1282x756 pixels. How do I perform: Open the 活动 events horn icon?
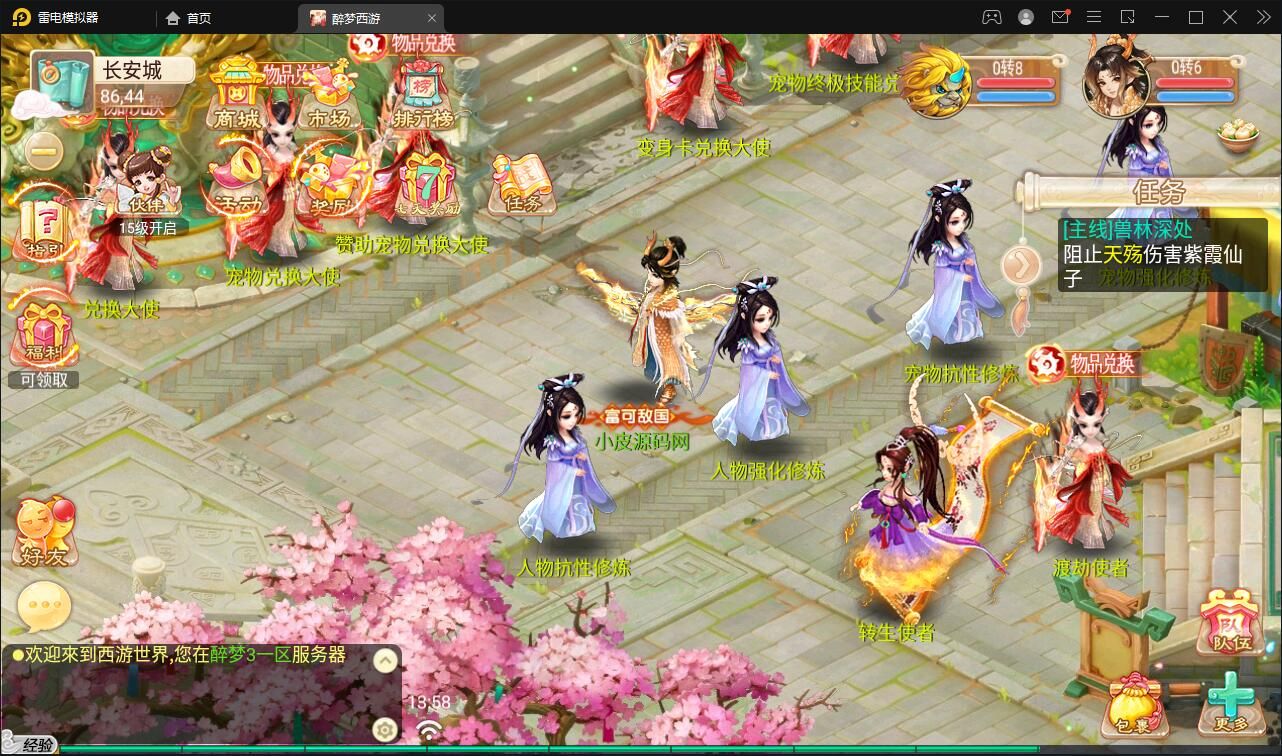[x=237, y=182]
